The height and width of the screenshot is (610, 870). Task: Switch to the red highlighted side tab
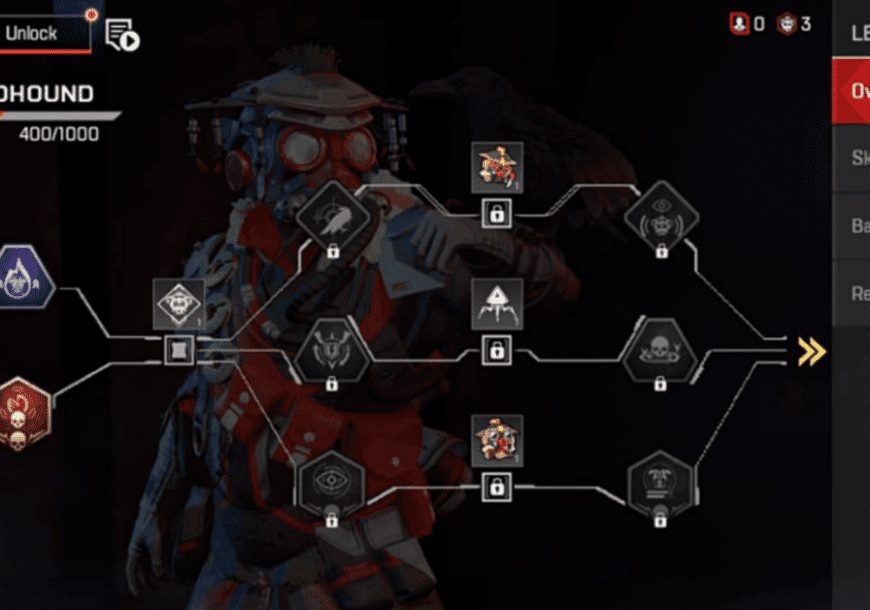click(851, 92)
